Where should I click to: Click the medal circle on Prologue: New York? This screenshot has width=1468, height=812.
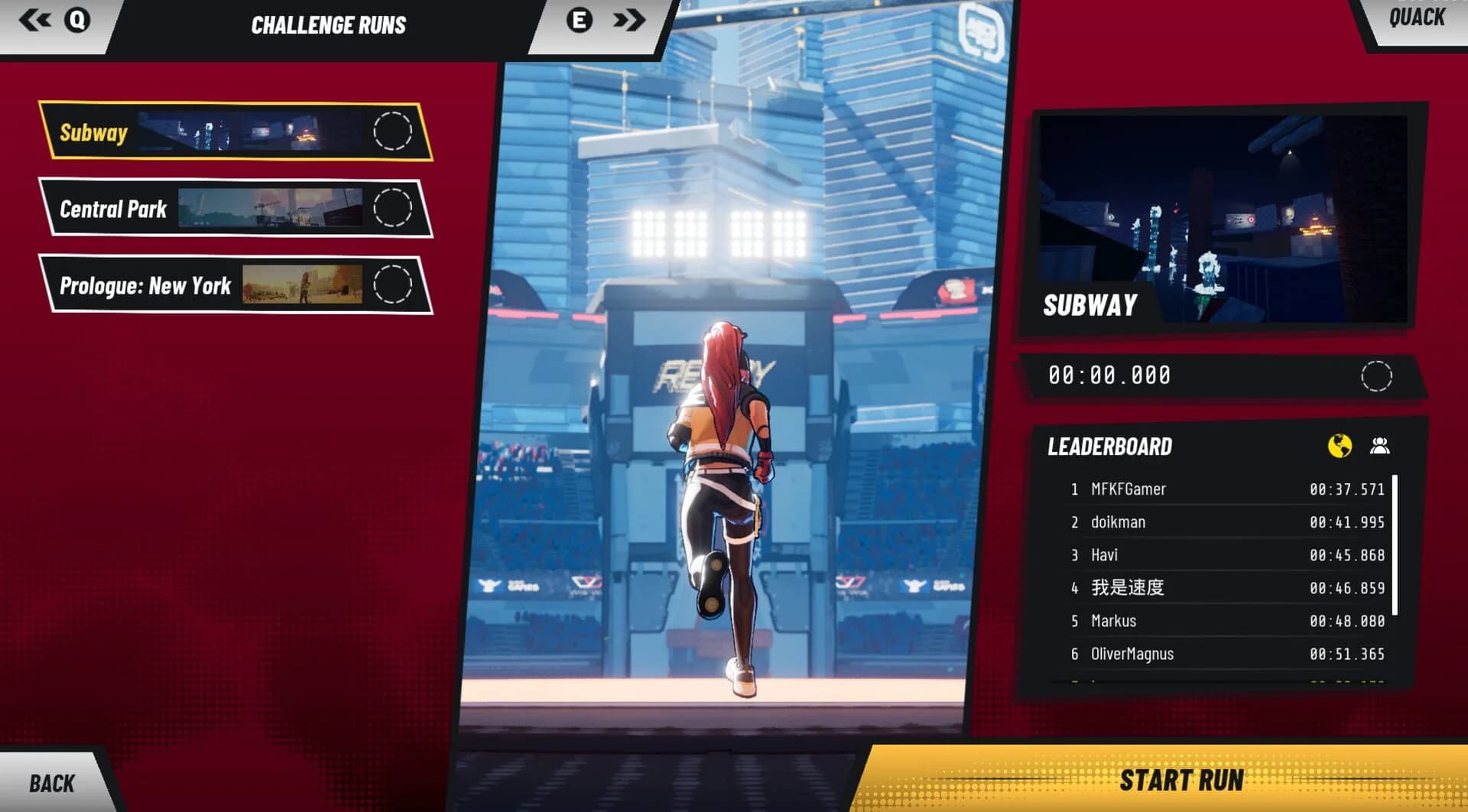pos(395,284)
